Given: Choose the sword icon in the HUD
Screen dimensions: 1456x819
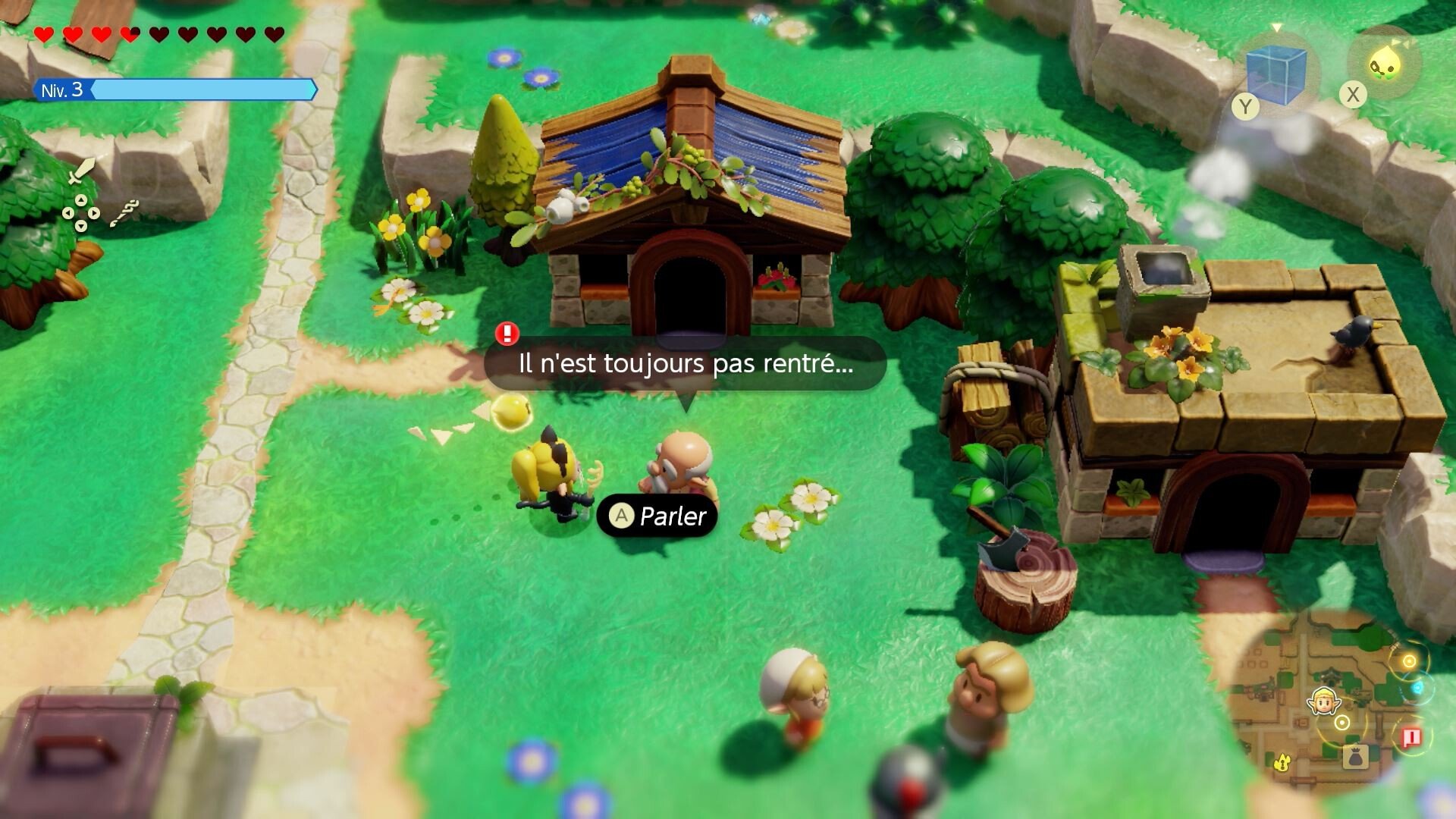Looking at the screenshot, I should pos(80,171).
